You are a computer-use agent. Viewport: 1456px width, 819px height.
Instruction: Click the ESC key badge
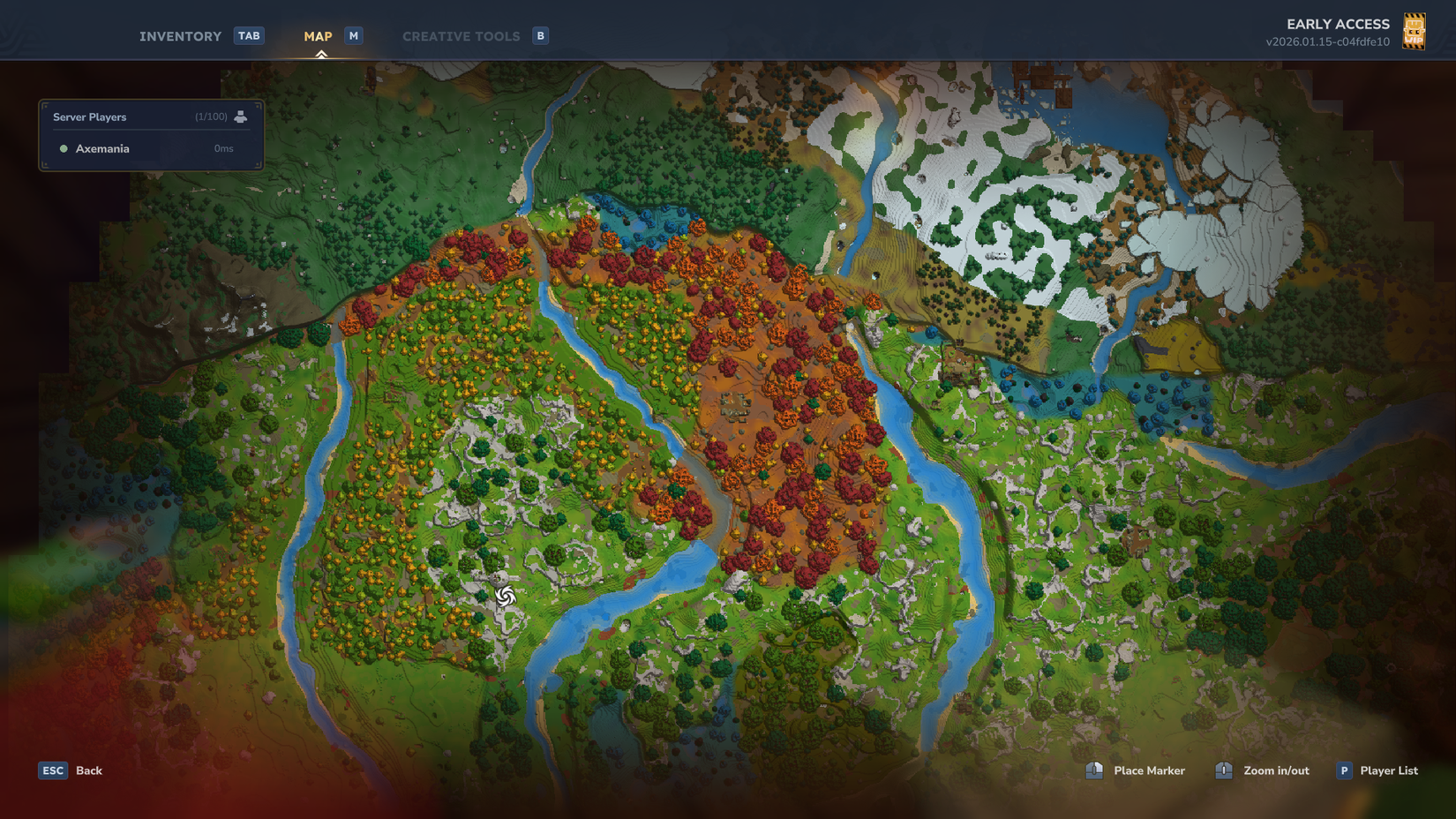[53, 770]
